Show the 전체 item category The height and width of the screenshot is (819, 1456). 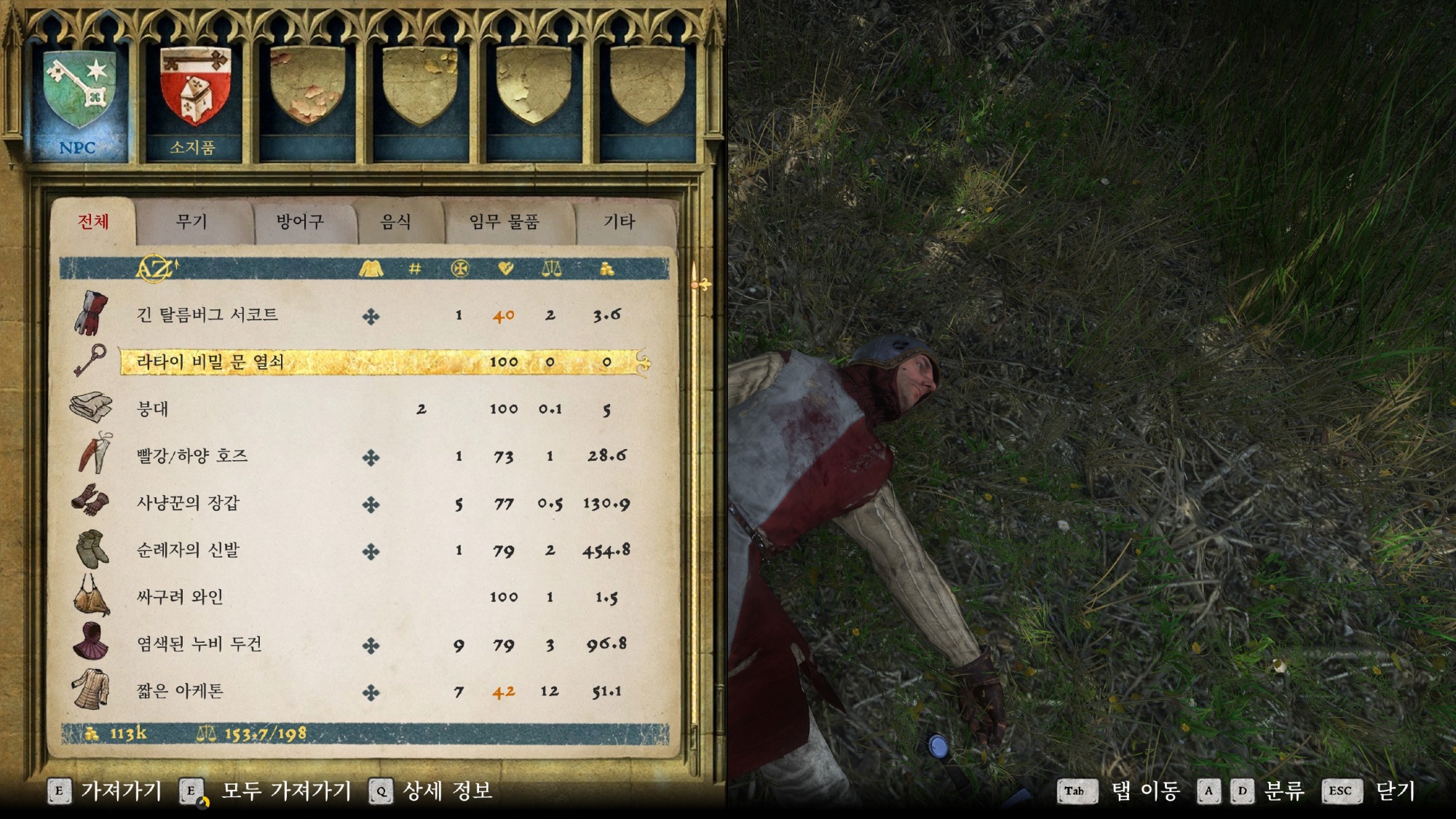pyautogui.click(x=93, y=222)
